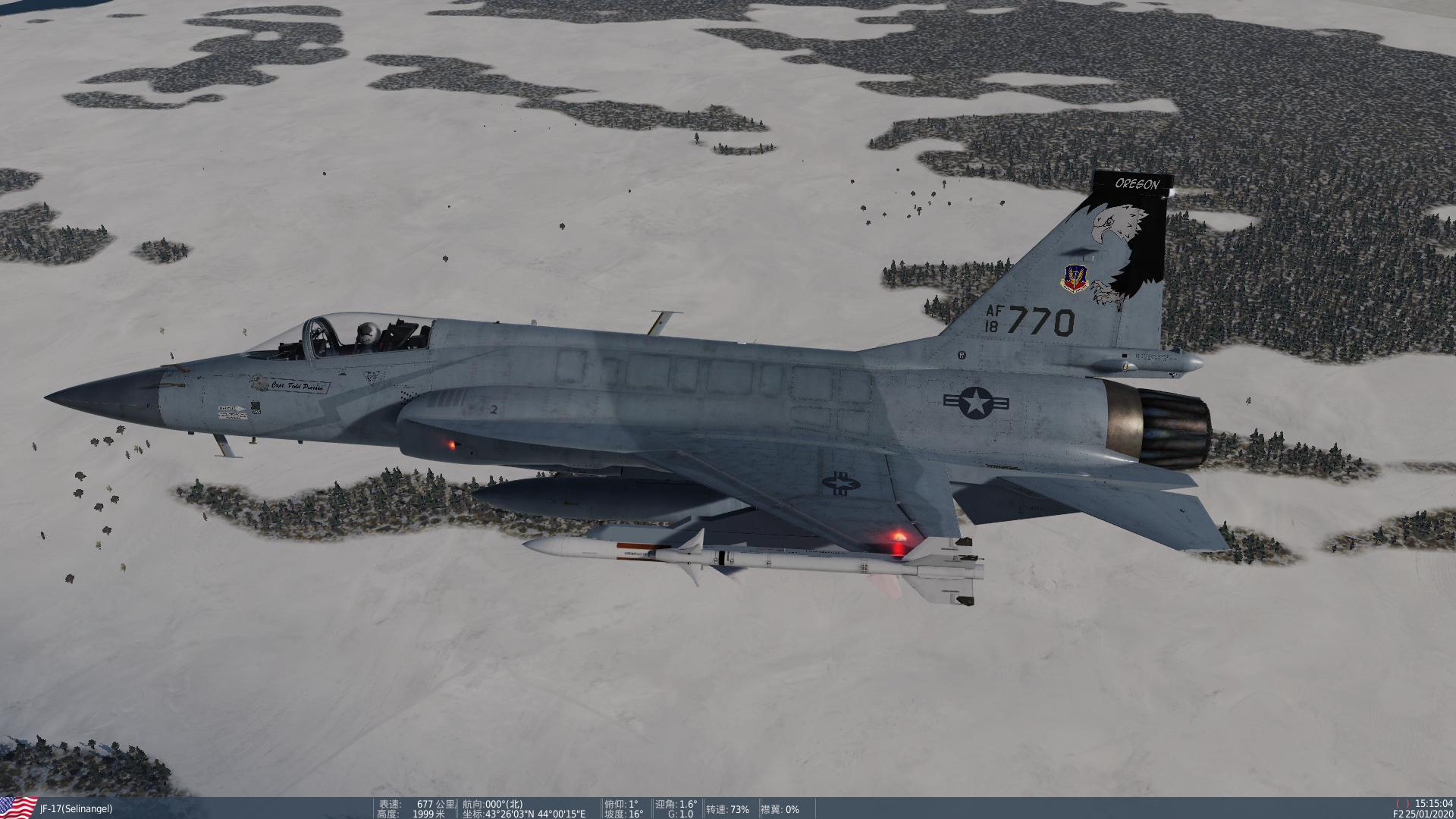Click the flaps (襟翼) indicator showing 0%

[x=781, y=809]
